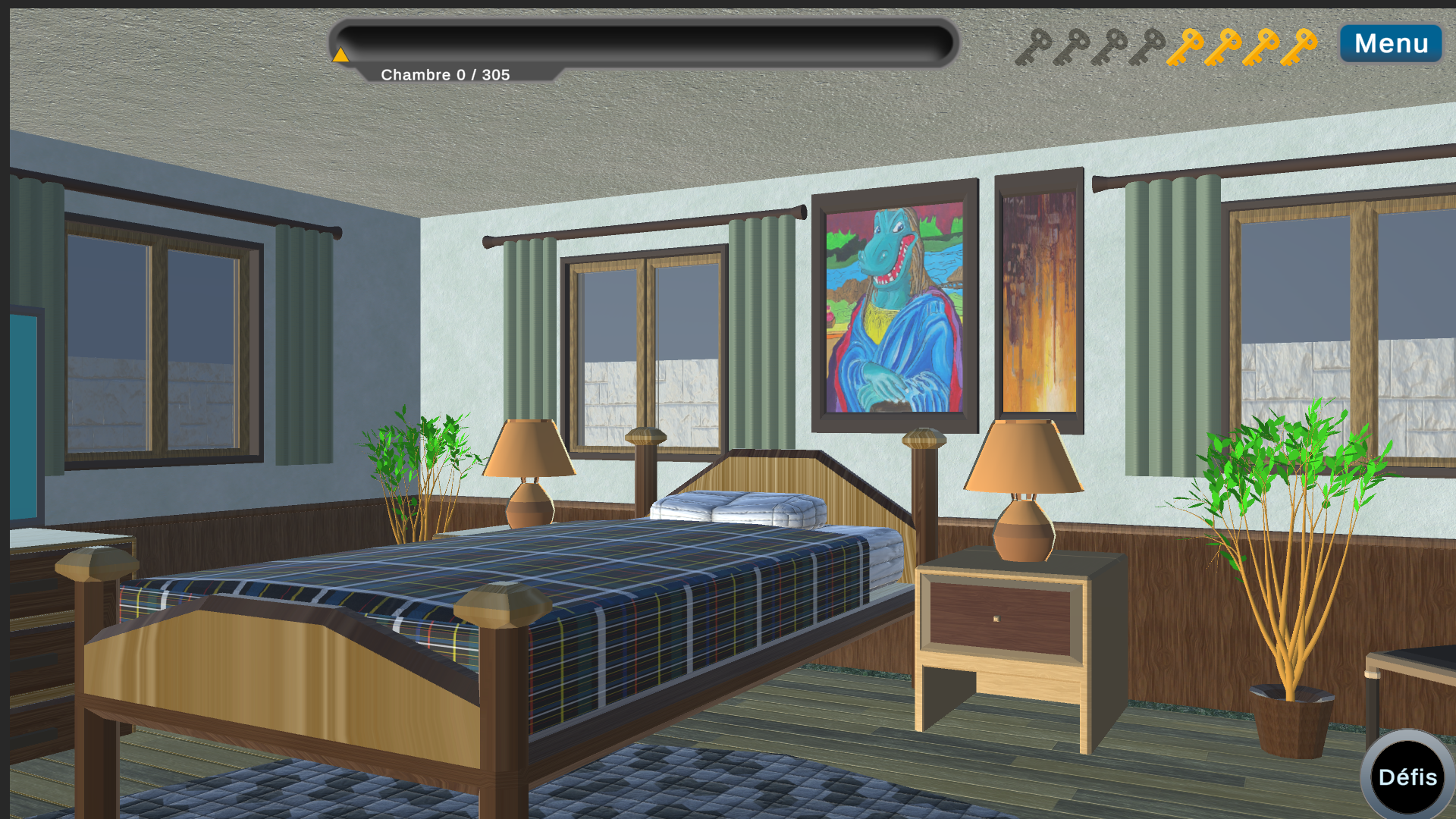Open the Menu button
1456x819 pixels.
[x=1391, y=43]
